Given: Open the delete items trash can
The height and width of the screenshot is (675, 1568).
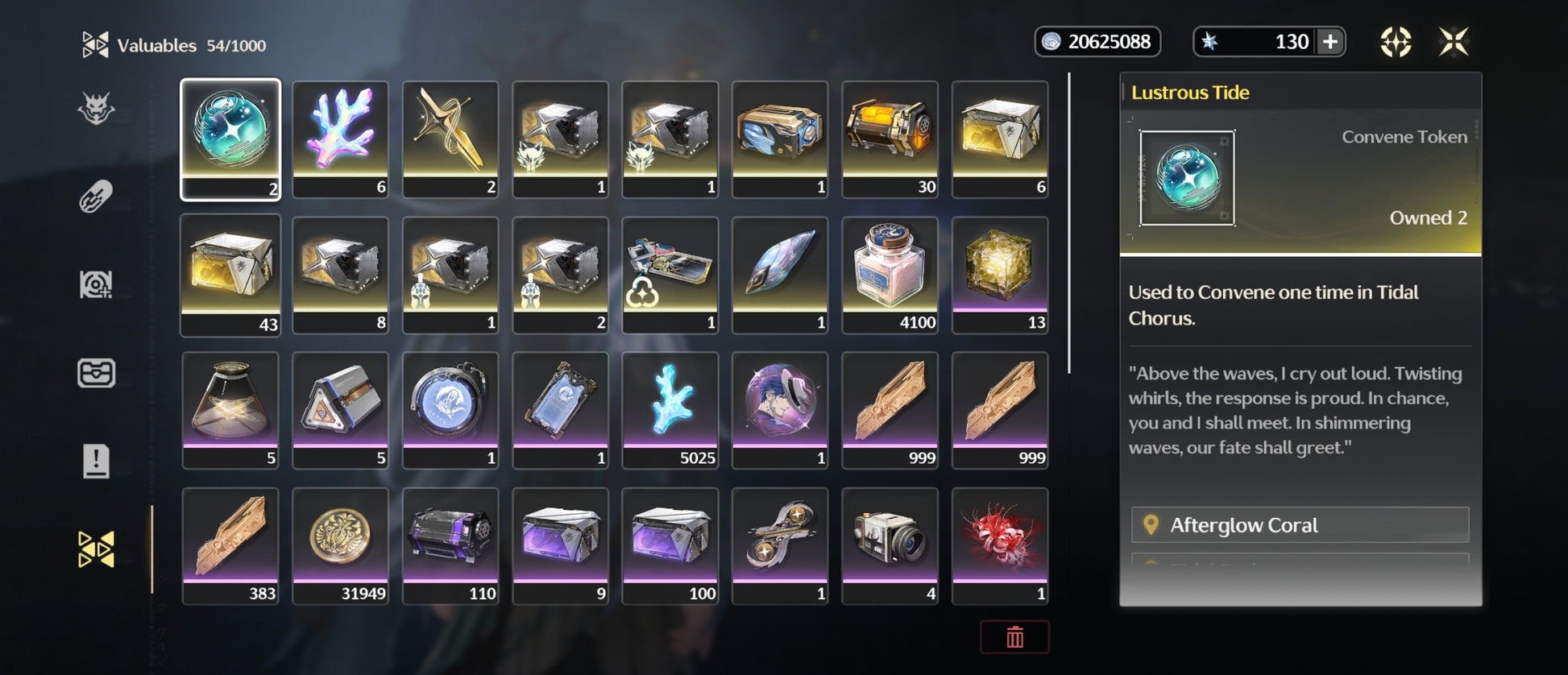Looking at the screenshot, I should [x=1014, y=637].
